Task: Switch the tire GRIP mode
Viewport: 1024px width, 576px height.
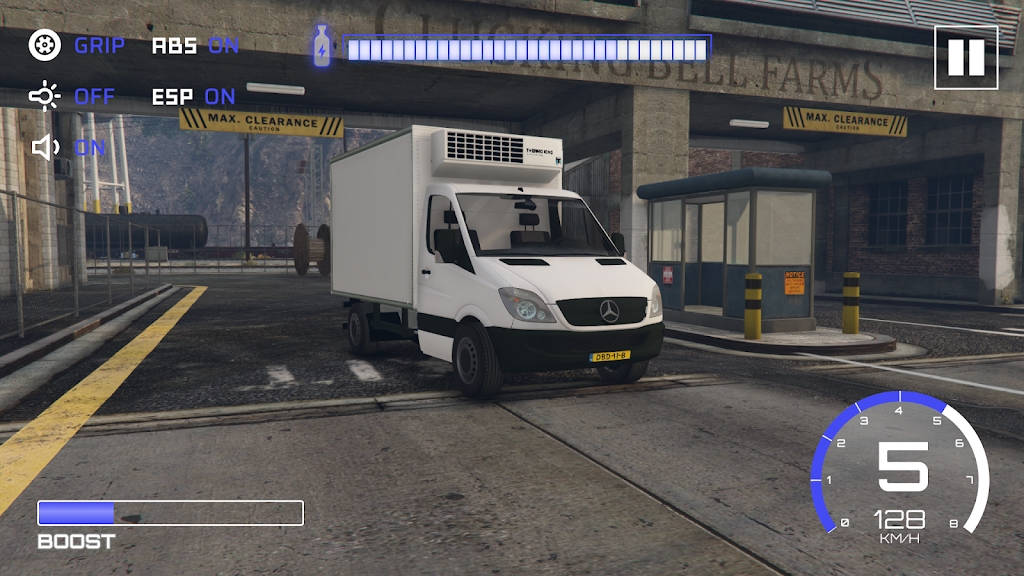Action: 77,45
